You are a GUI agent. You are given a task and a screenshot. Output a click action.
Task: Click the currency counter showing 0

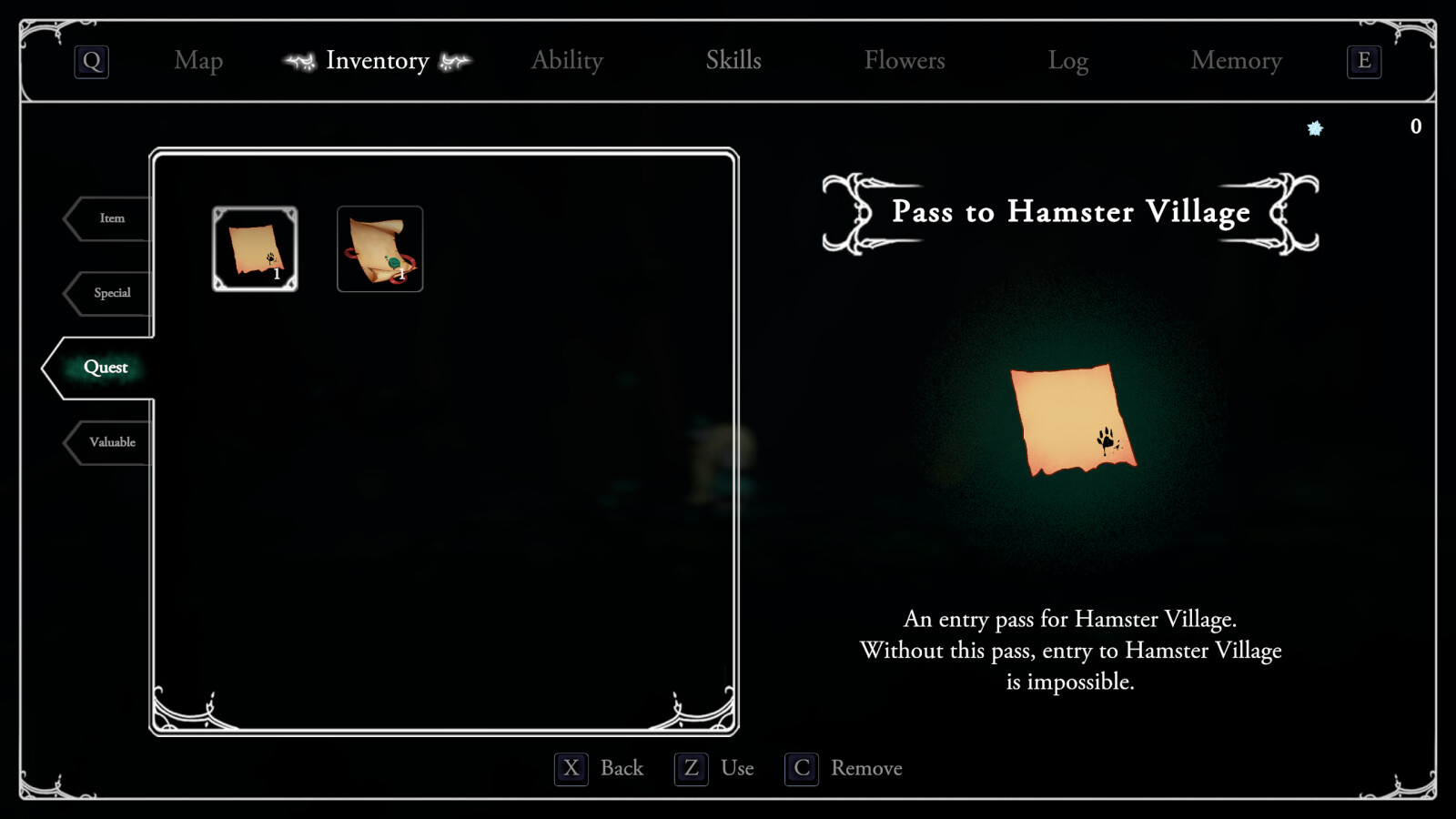click(1416, 127)
